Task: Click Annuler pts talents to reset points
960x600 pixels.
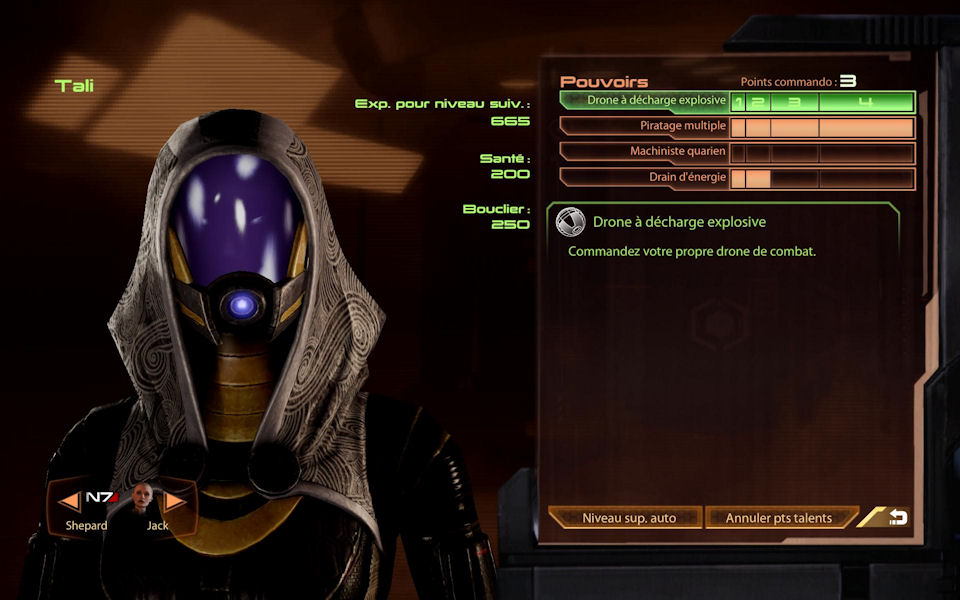Action: (x=782, y=518)
